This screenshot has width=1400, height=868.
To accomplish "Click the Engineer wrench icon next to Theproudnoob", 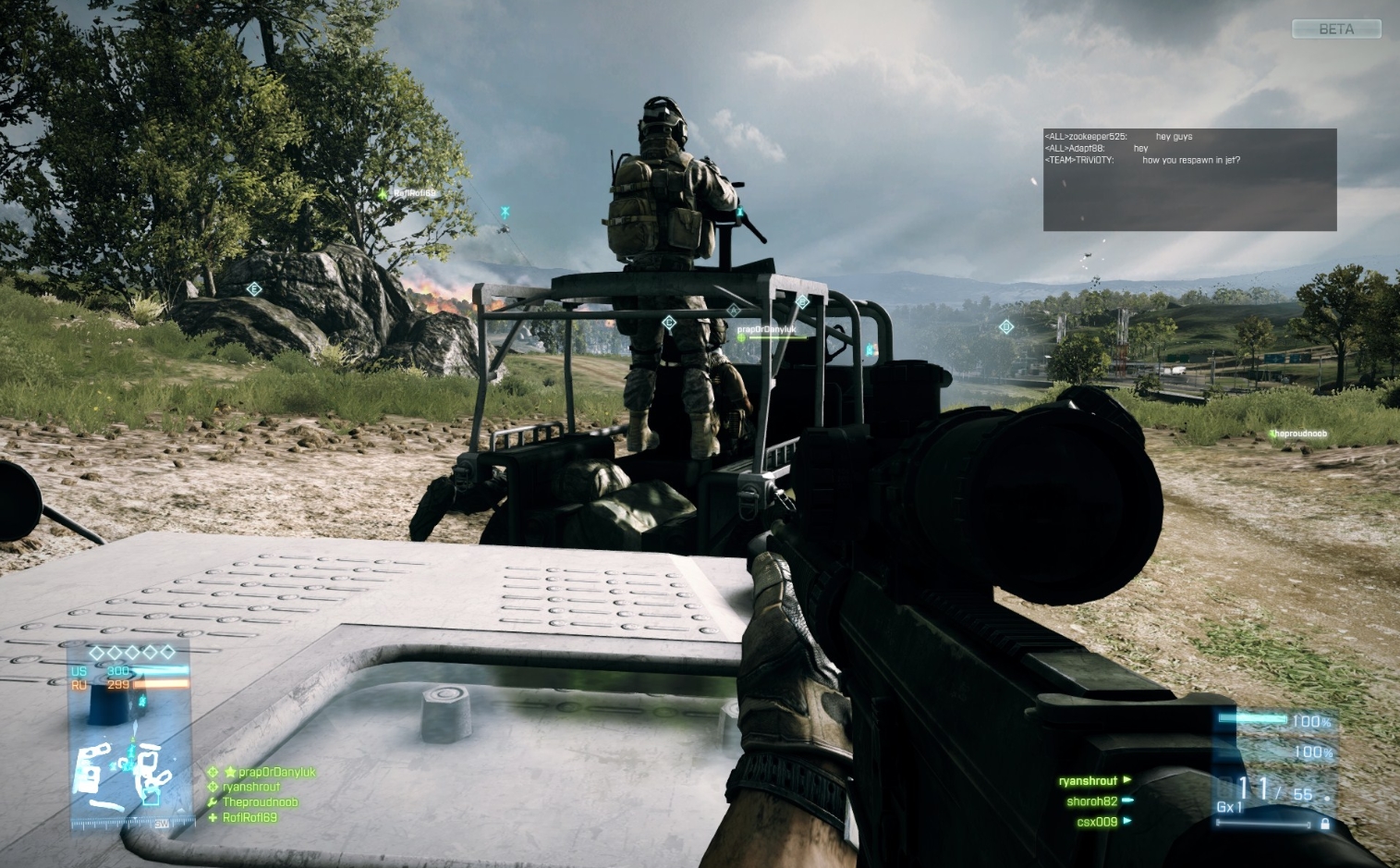I will click(x=212, y=801).
